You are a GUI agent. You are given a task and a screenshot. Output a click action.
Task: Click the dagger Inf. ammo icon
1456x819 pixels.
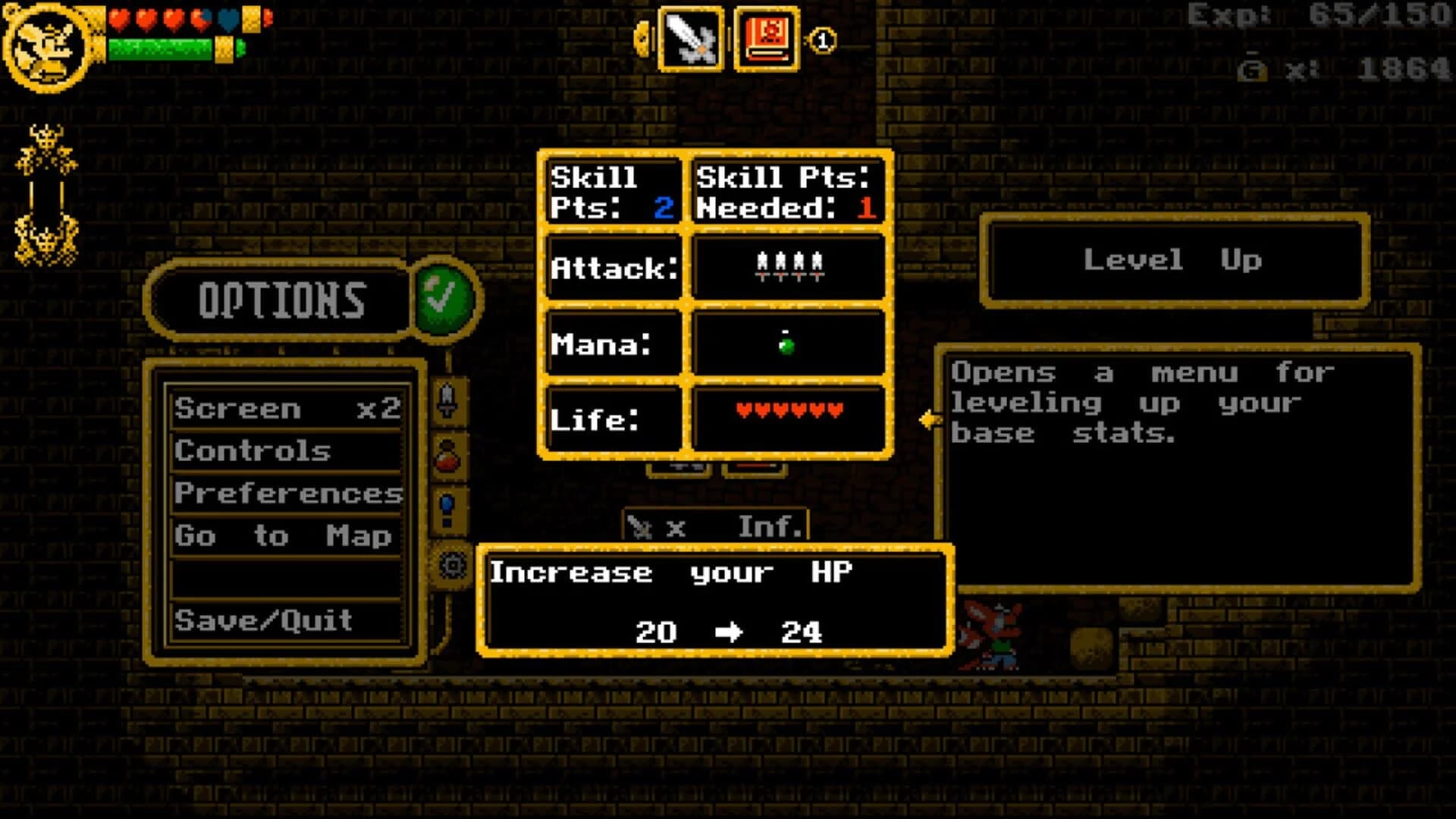coord(717,526)
